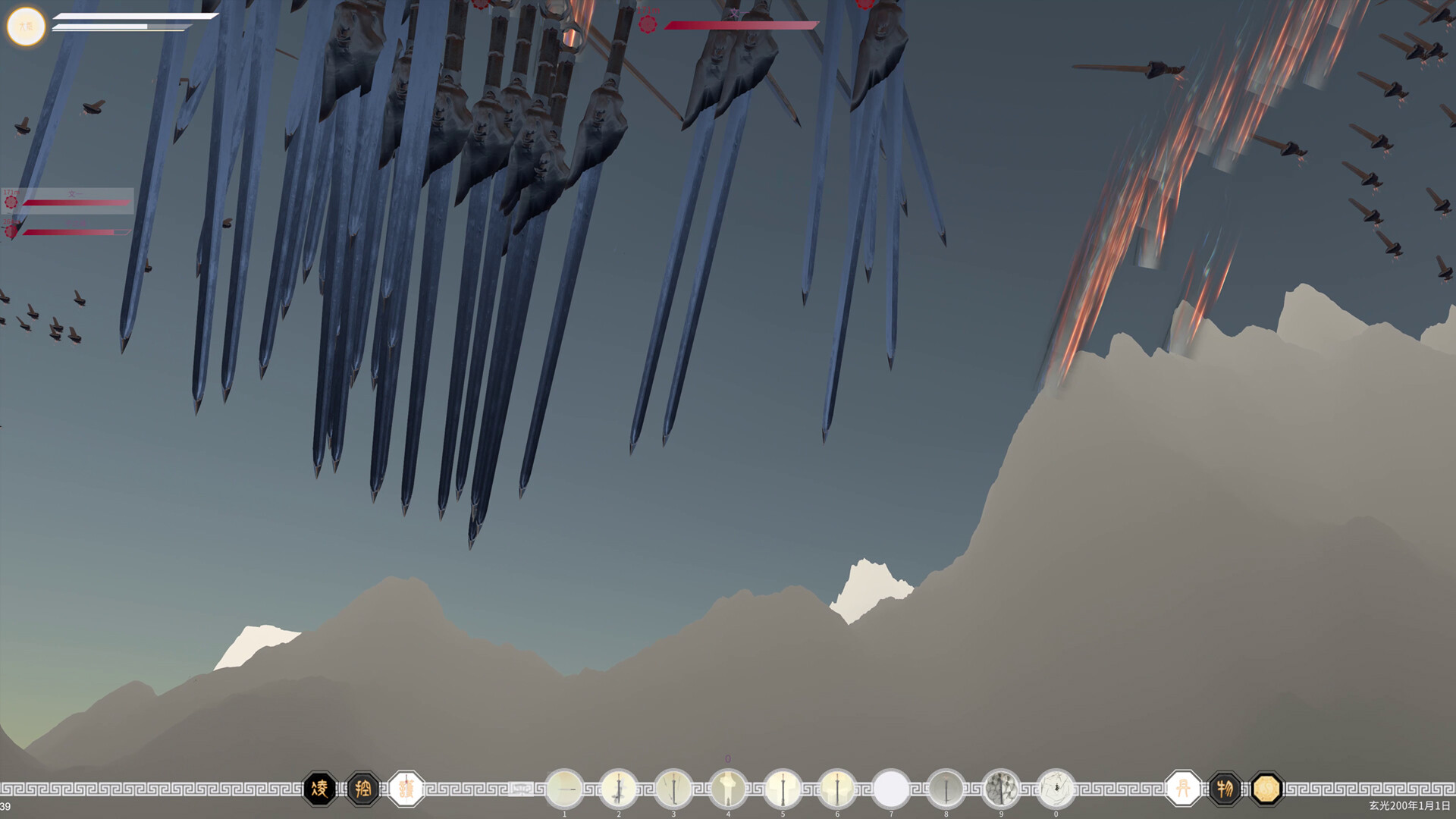Select the sketched figure item in slot 0
This screenshot has width=1456, height=819.
pyautogui.click(x=1056, y=789)
